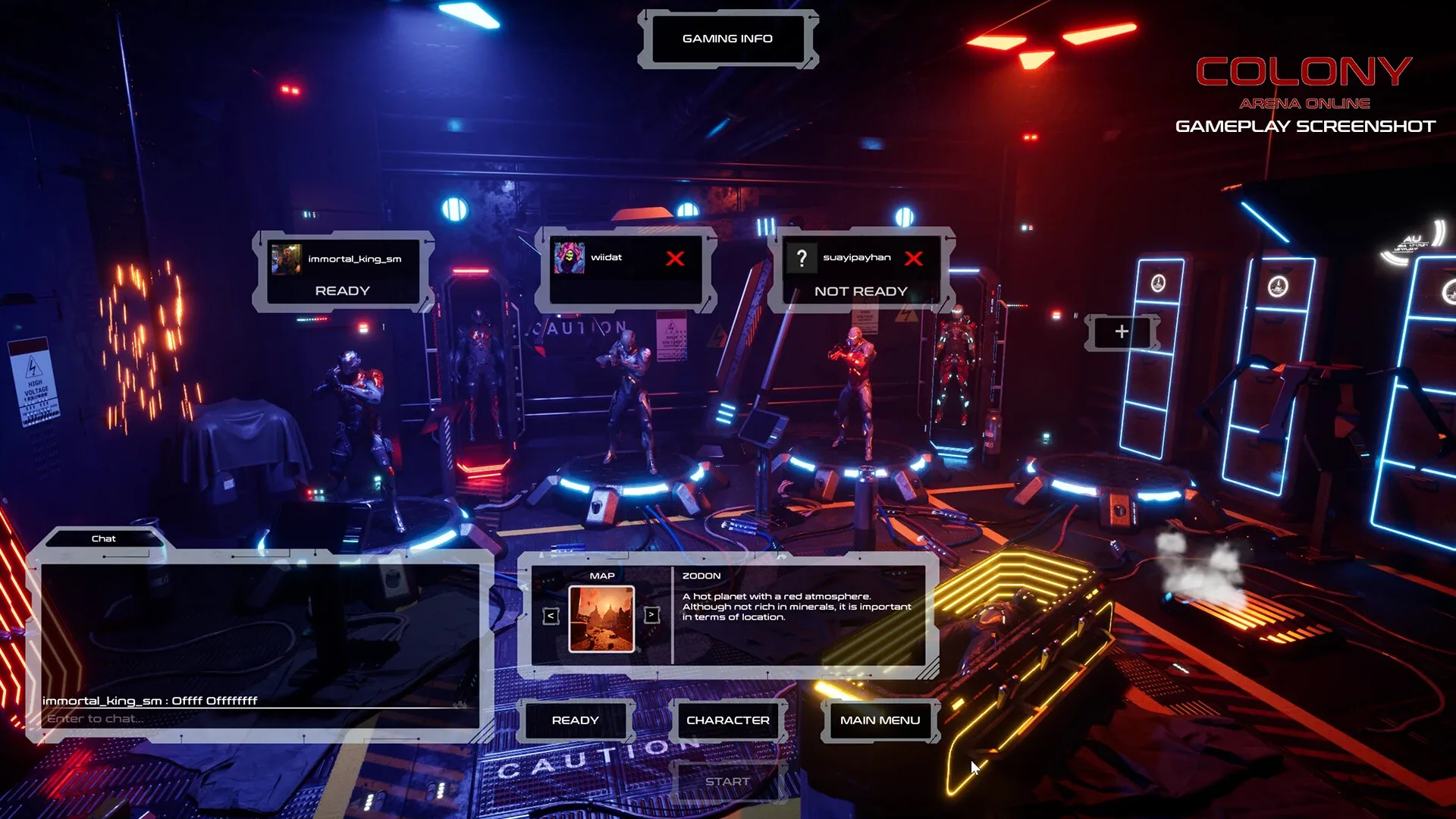Kick wiidat with the red X

(x=675, y=259)
